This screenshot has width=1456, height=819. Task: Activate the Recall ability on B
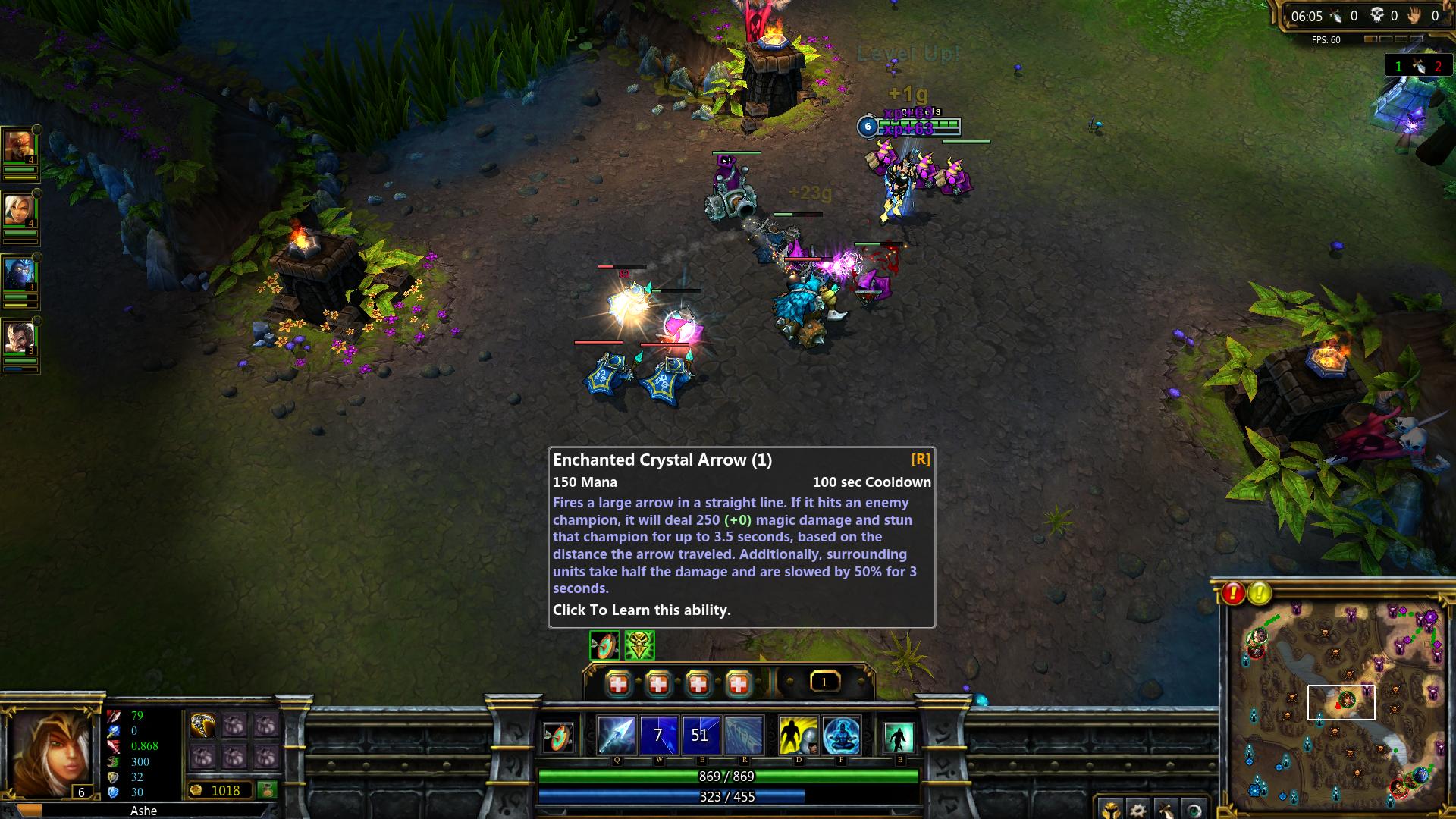[x=899, y=736]
